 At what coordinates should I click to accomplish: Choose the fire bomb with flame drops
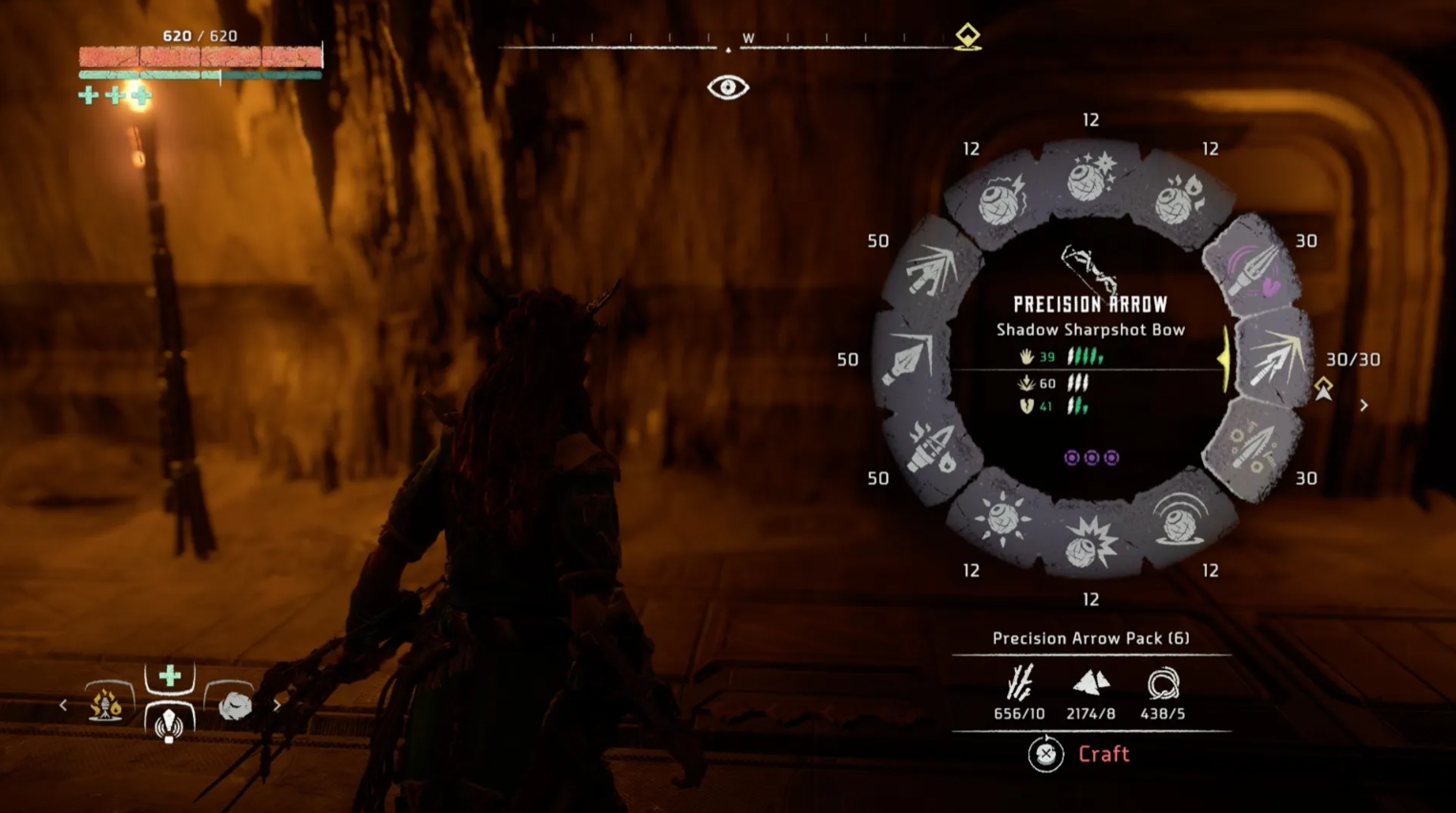1179,200
